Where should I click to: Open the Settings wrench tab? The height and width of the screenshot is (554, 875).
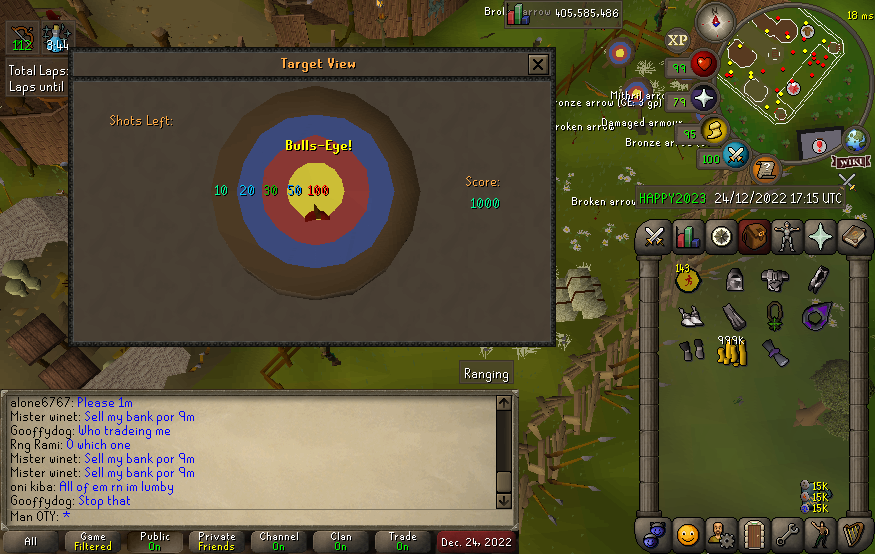point(786,531)
